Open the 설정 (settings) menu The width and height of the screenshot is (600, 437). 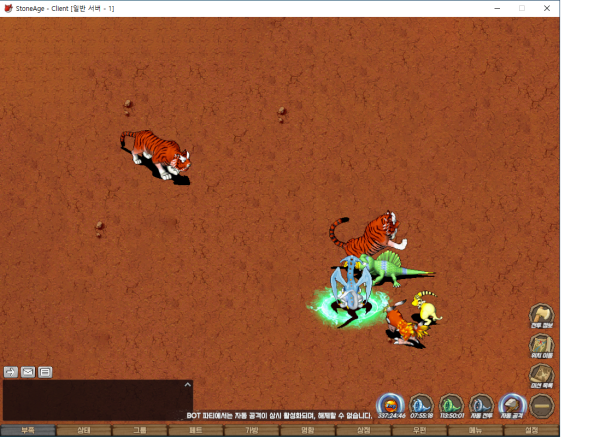531,430
